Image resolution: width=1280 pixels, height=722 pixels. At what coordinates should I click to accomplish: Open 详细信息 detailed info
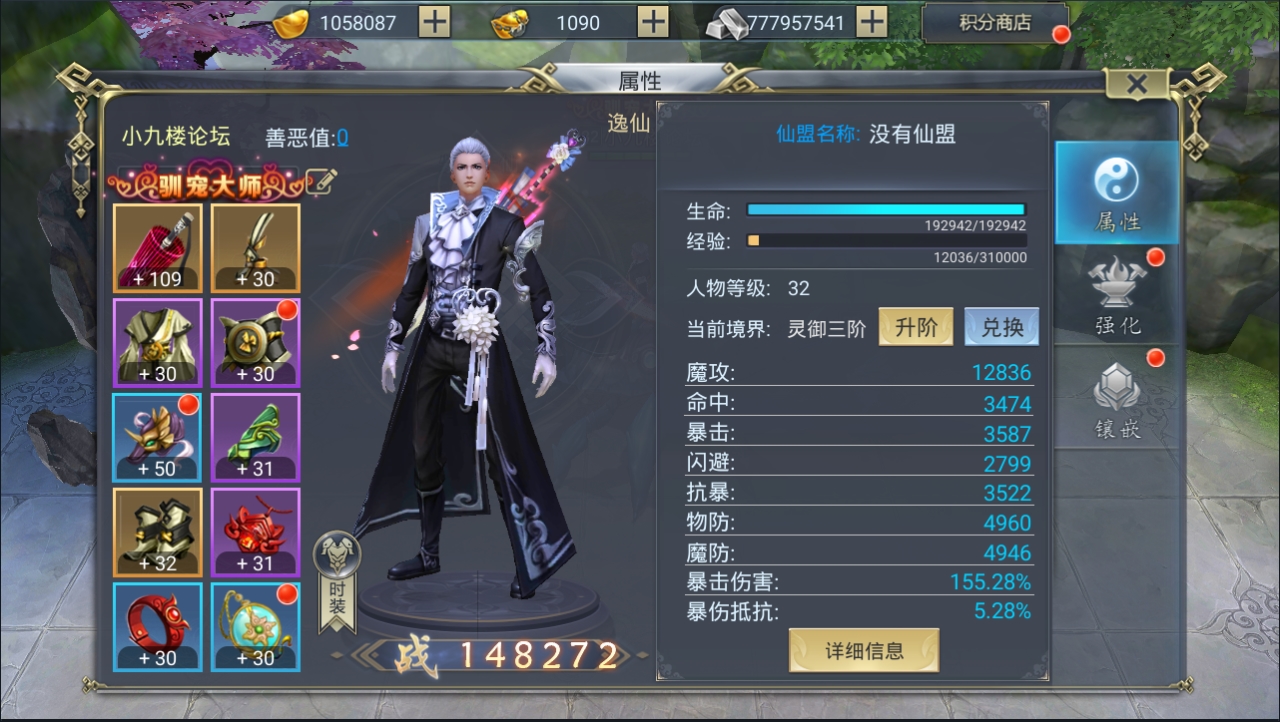point(864,651)
